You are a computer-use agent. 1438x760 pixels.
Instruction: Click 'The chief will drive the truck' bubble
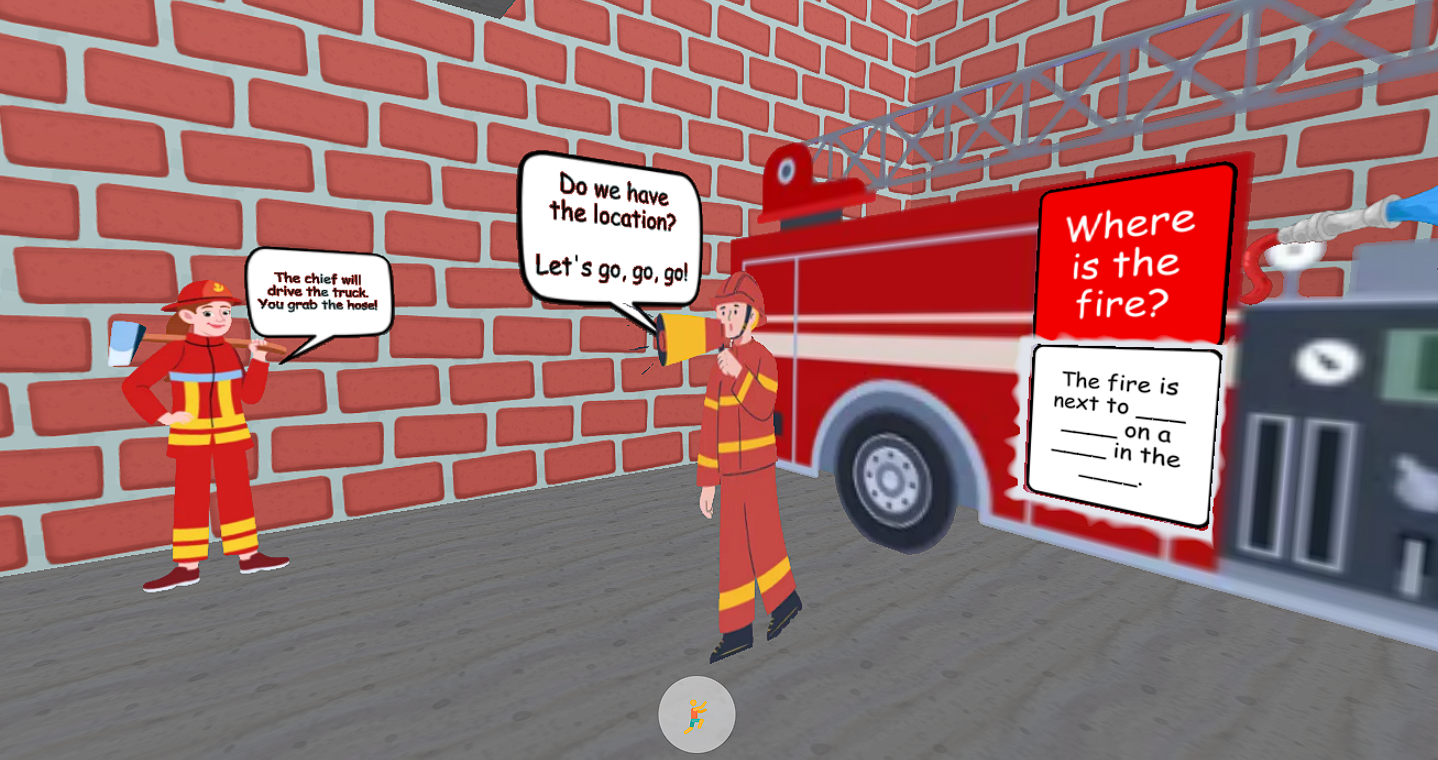[322, 282]
